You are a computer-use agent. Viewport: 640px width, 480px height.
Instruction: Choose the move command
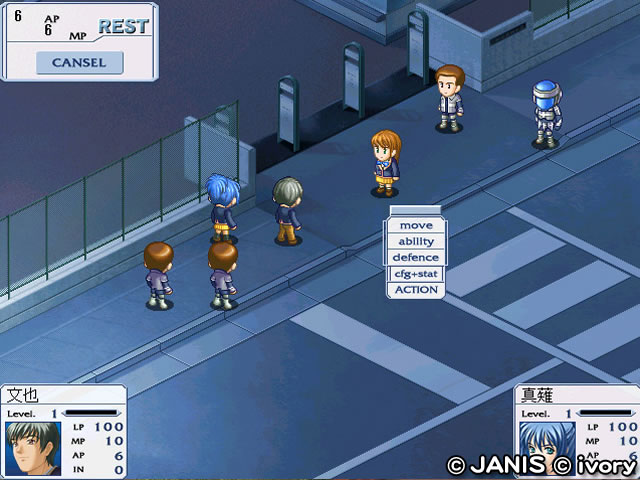pyautogui.click(x=415, y=226)
